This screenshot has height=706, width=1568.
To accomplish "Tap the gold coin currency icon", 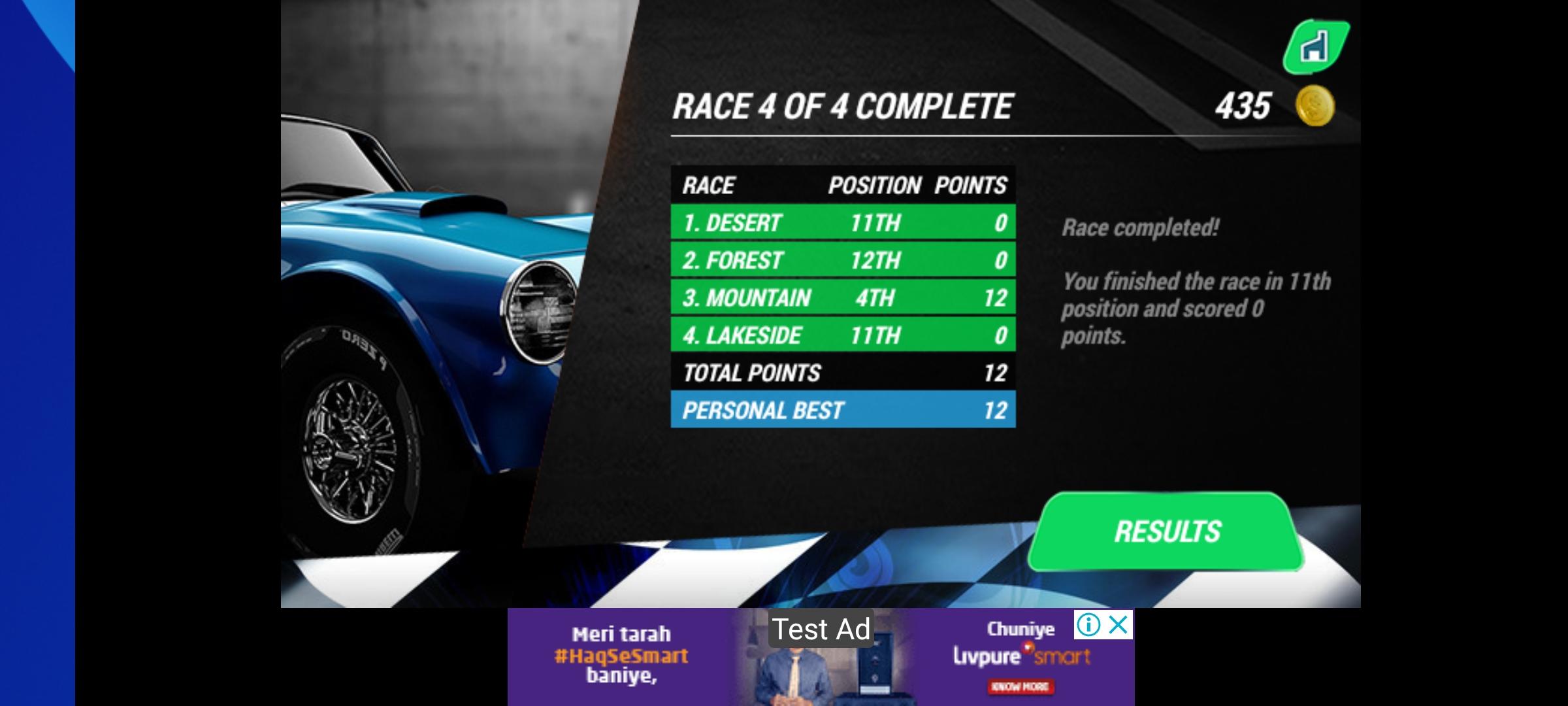I will click(x=1316, y=105).
